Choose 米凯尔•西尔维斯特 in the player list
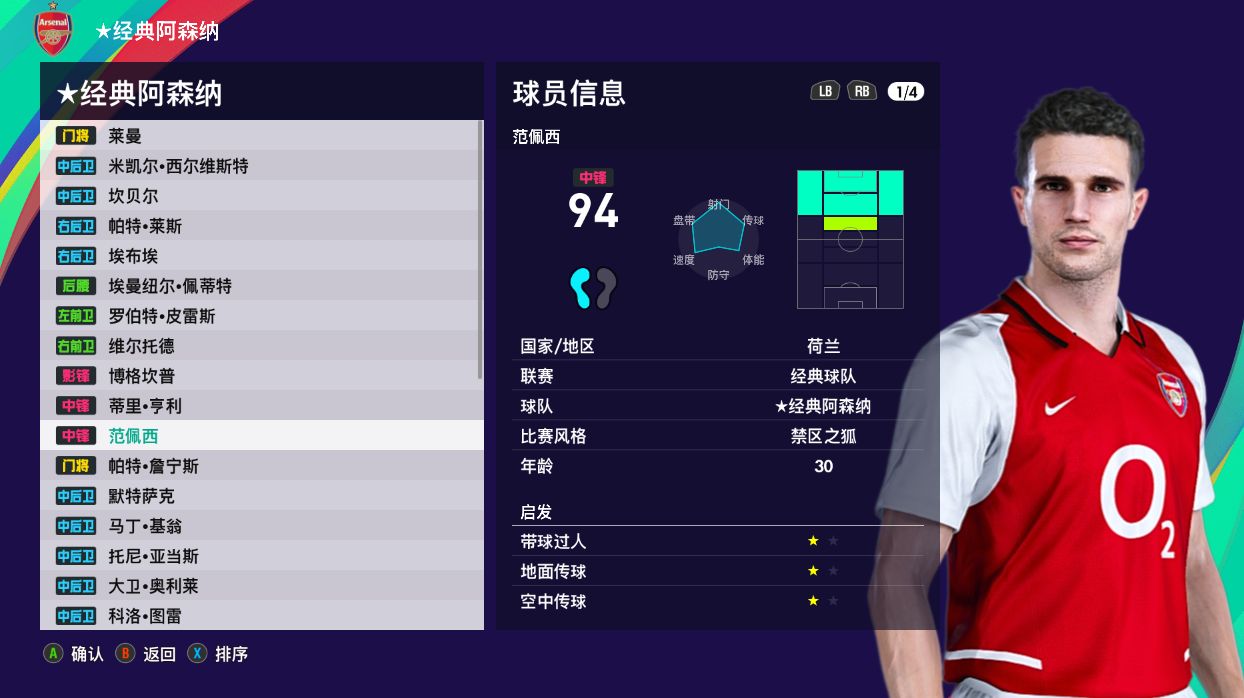The height and width of the screenshot is (698, 1244). (260, 166)
